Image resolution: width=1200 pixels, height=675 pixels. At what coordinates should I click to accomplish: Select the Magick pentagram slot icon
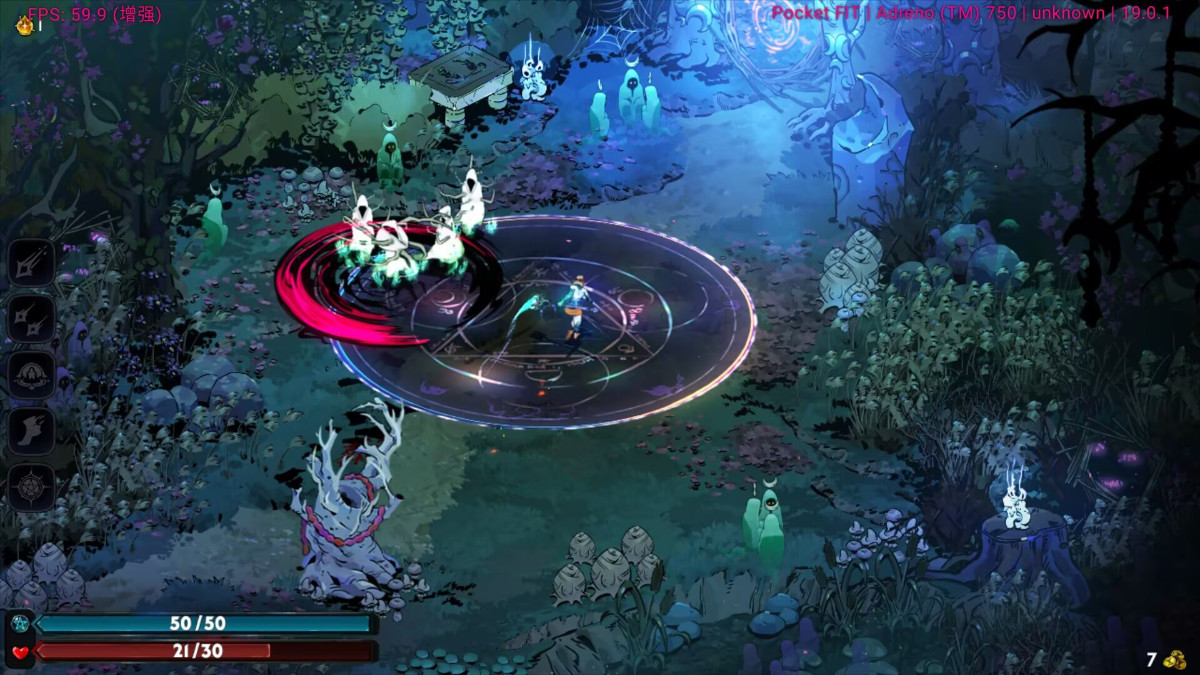31,488
